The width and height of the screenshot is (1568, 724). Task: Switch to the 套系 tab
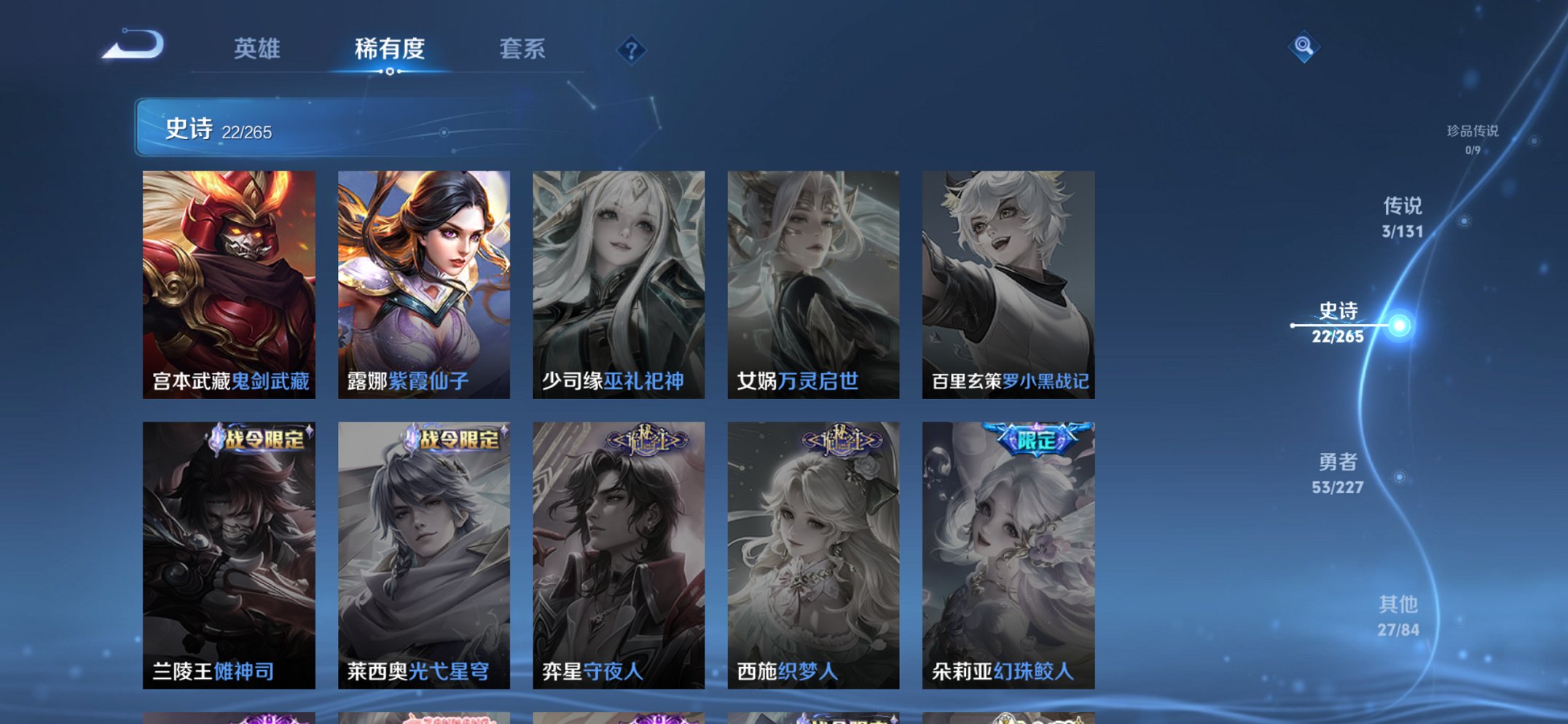(524, 50)
